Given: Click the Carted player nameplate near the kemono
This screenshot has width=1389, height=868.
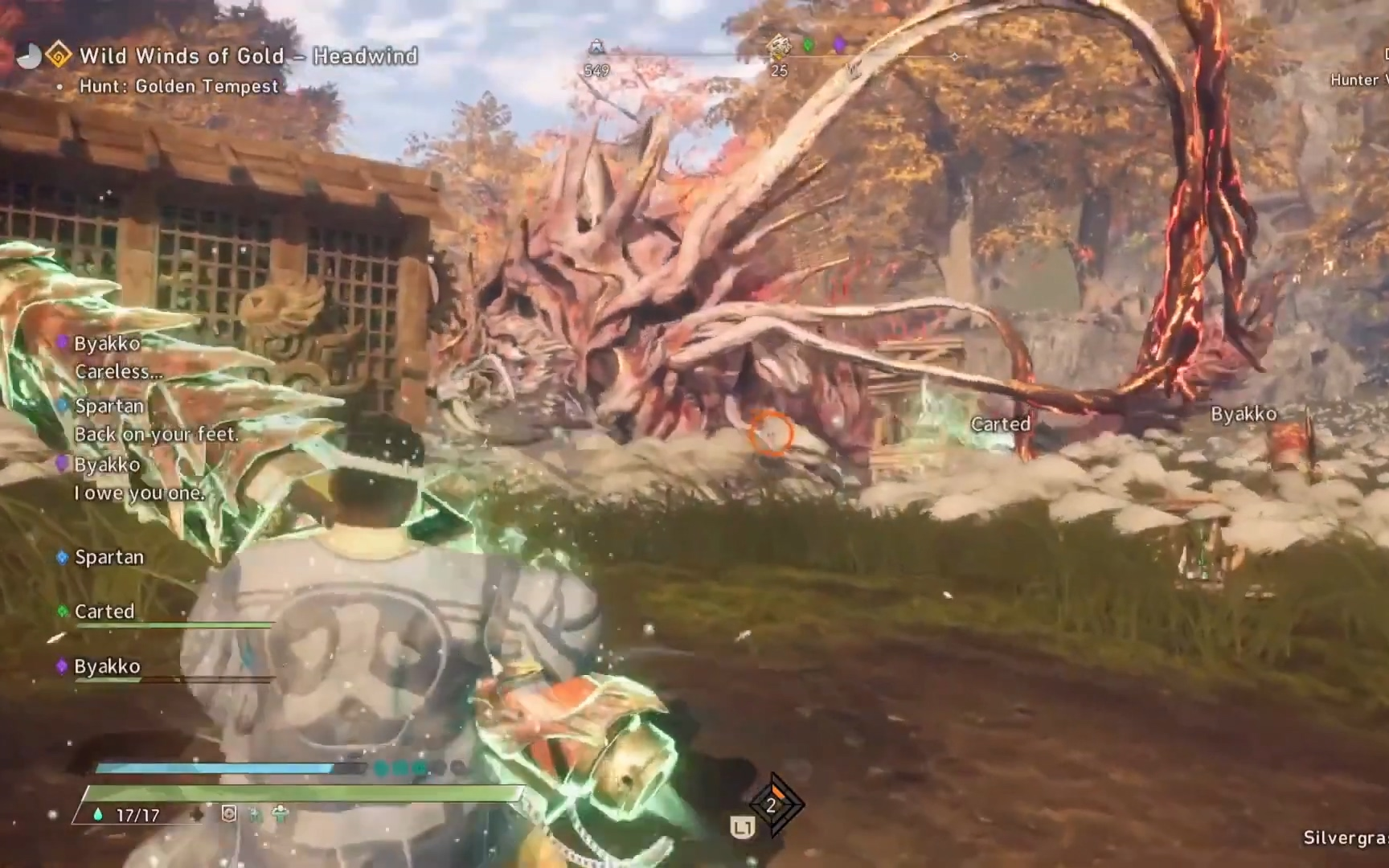Looking at the screenshot, I should [x=1000, y=424].
